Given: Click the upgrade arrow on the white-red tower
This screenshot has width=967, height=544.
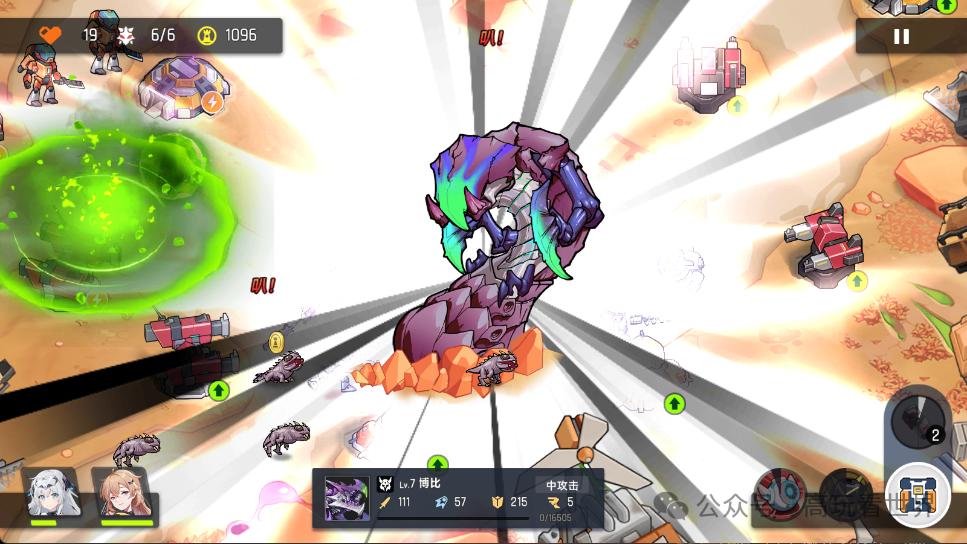Looking at the screenshot, I should click(x=737, y=104).
